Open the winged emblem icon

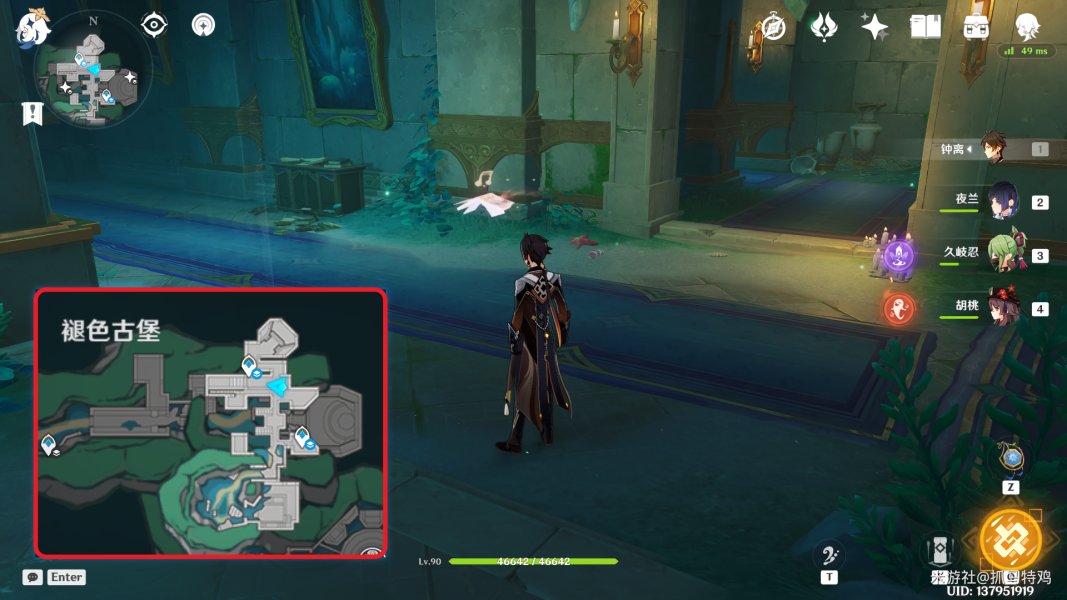[823, 27]
